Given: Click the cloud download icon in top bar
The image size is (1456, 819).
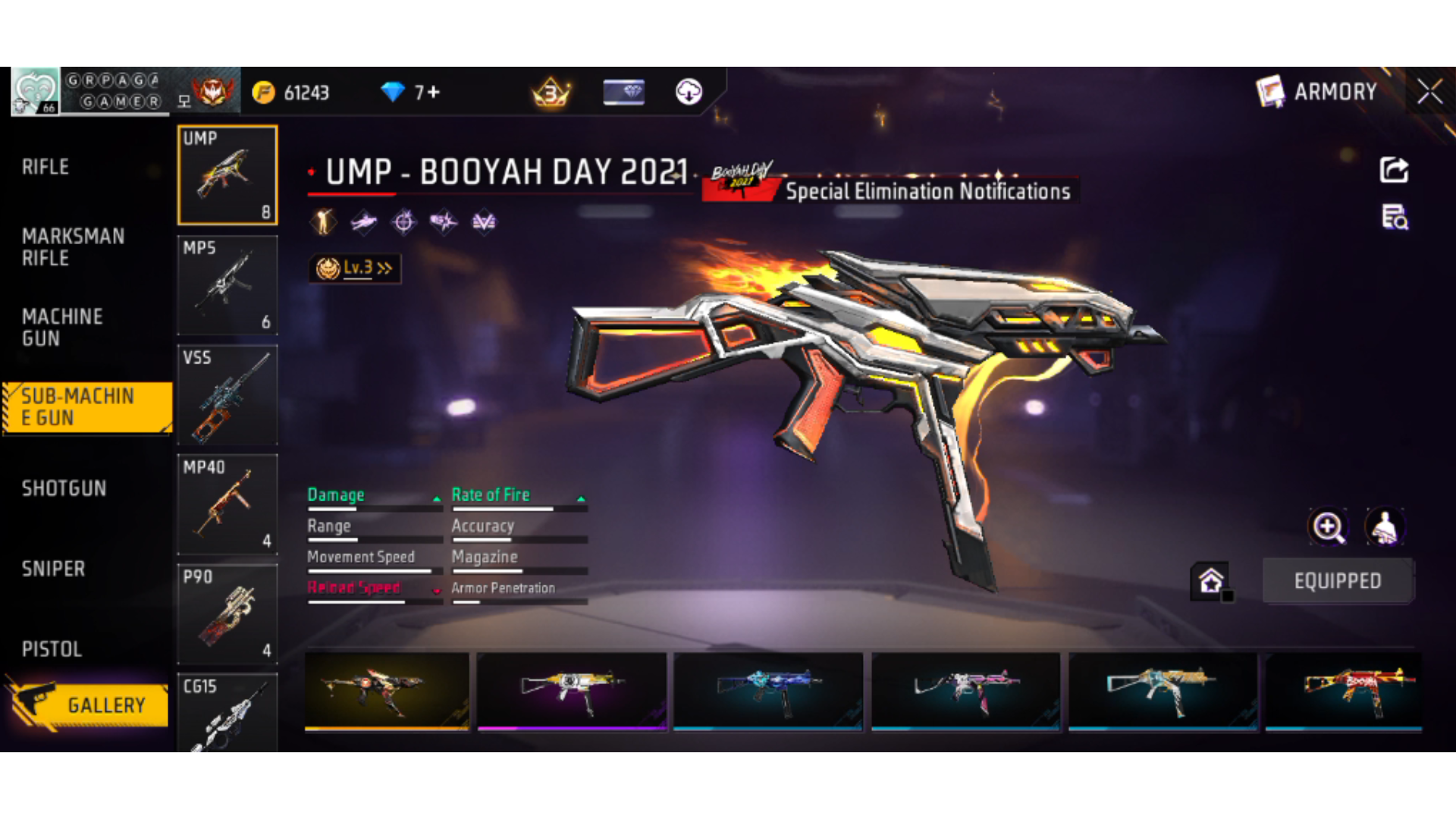Looking at the screenshot, I should coord(687,93).
